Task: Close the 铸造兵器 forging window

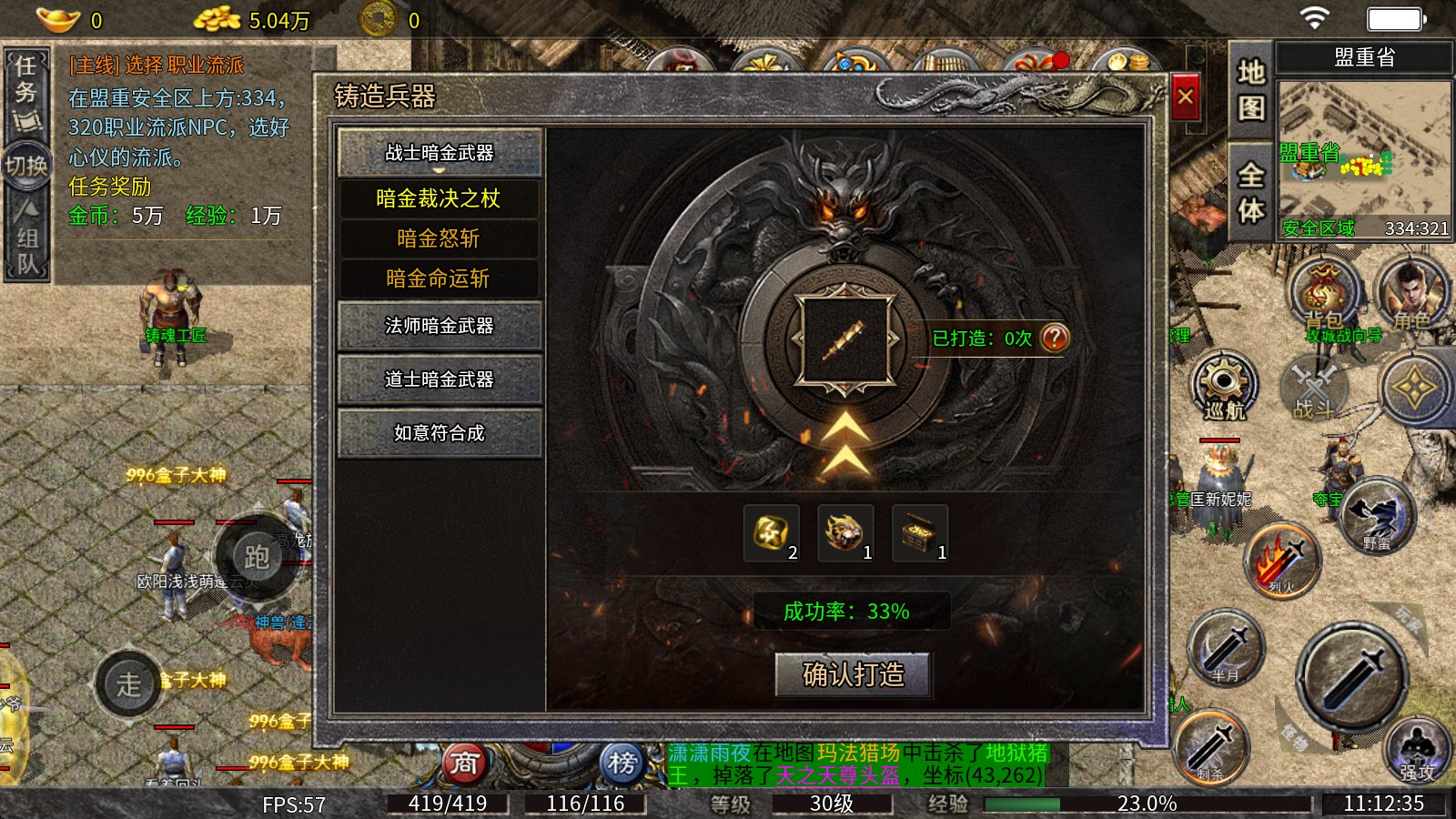Action: coord(1185,96)
